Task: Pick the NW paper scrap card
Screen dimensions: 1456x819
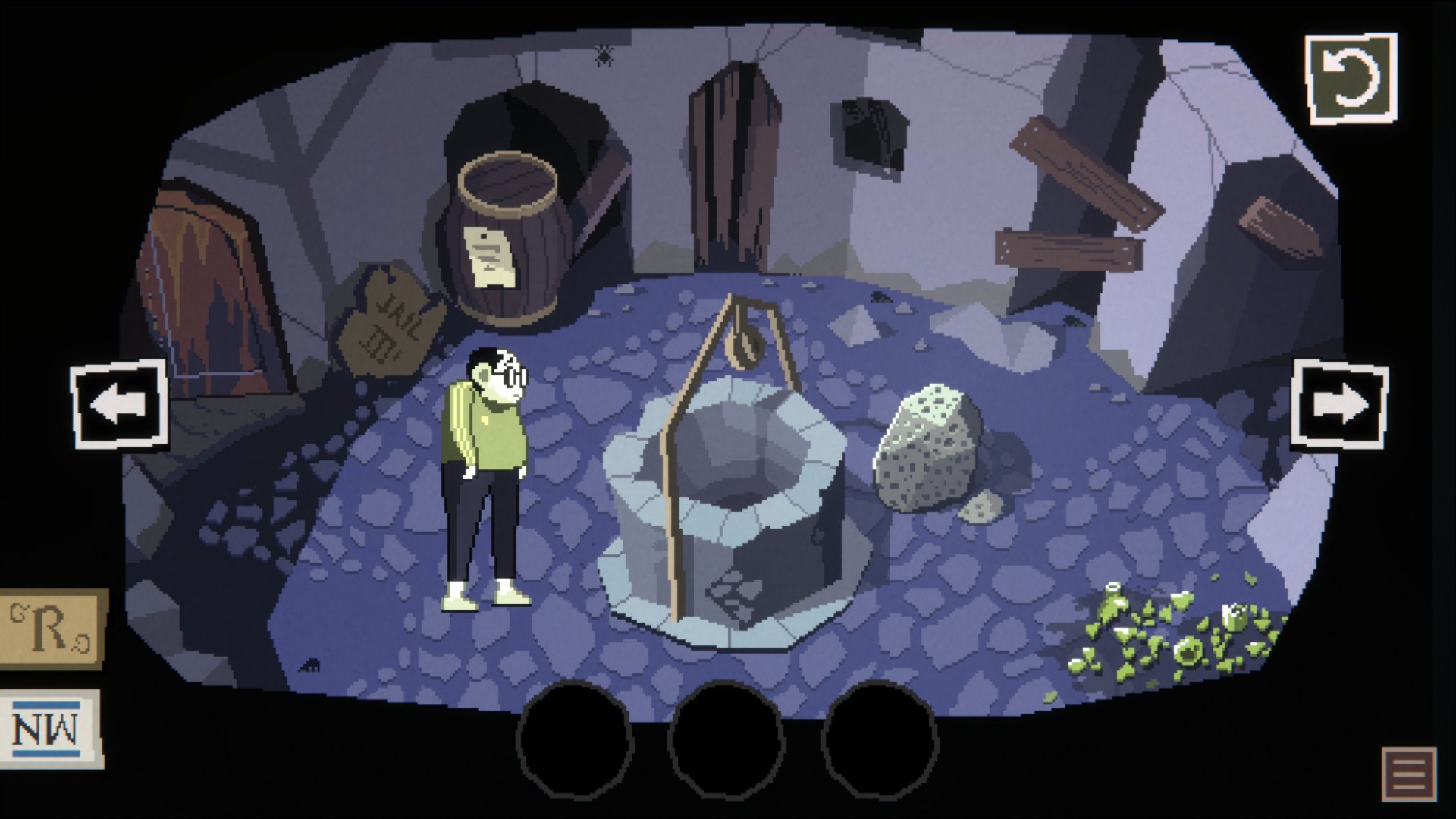Action: (x=50, y=728)
